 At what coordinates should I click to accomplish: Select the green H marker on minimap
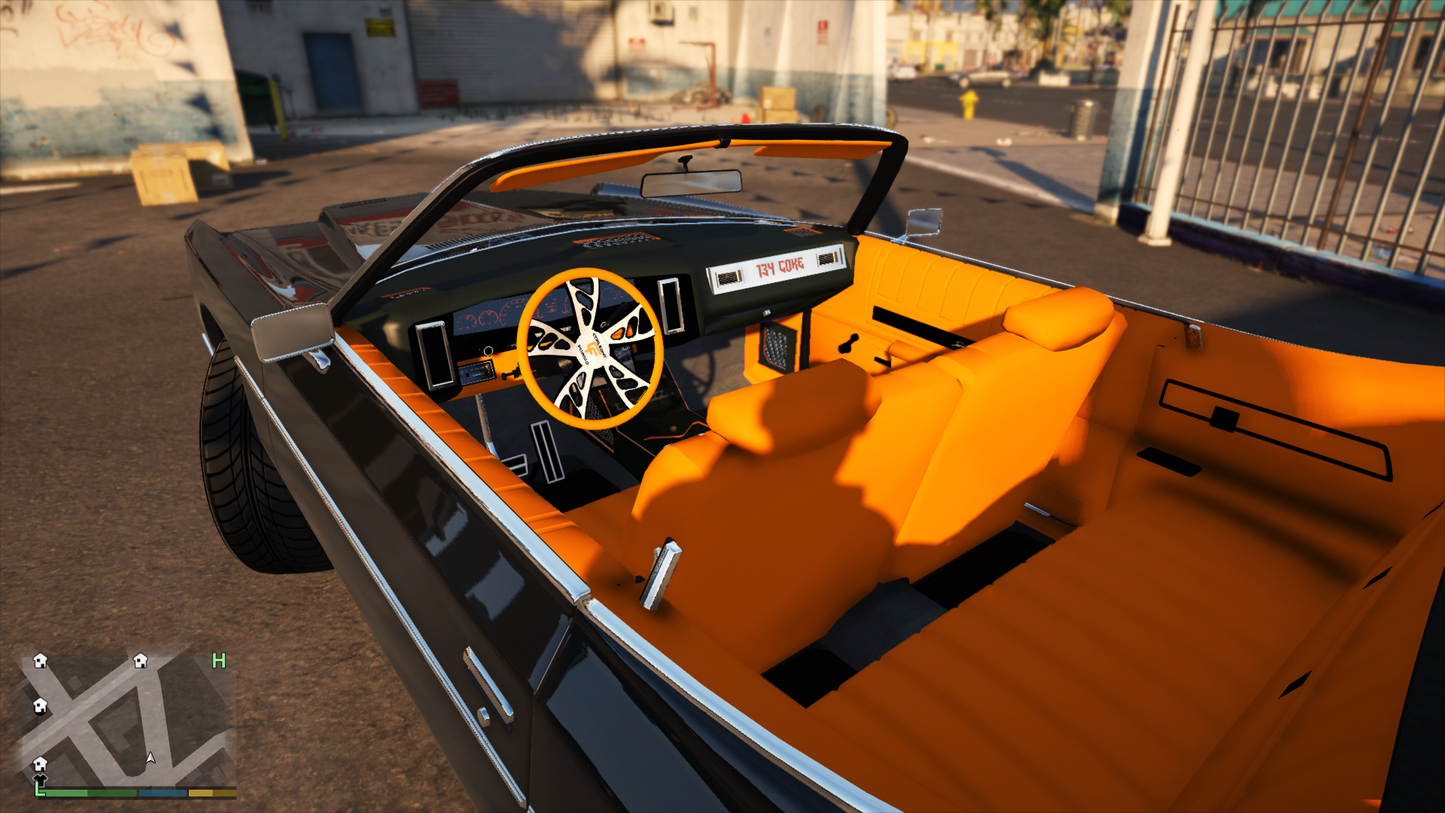(x=218, y=661)
